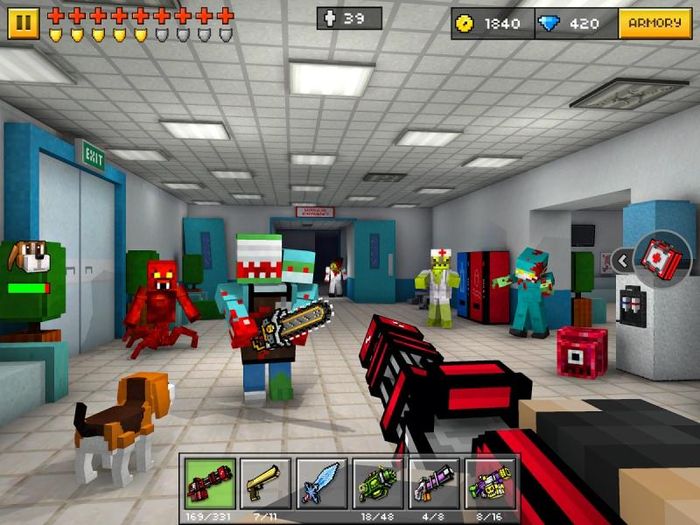The image size is (700, 525).
Task: Expand the gadget panel with the left arrow
Action: tap(622, 261)
